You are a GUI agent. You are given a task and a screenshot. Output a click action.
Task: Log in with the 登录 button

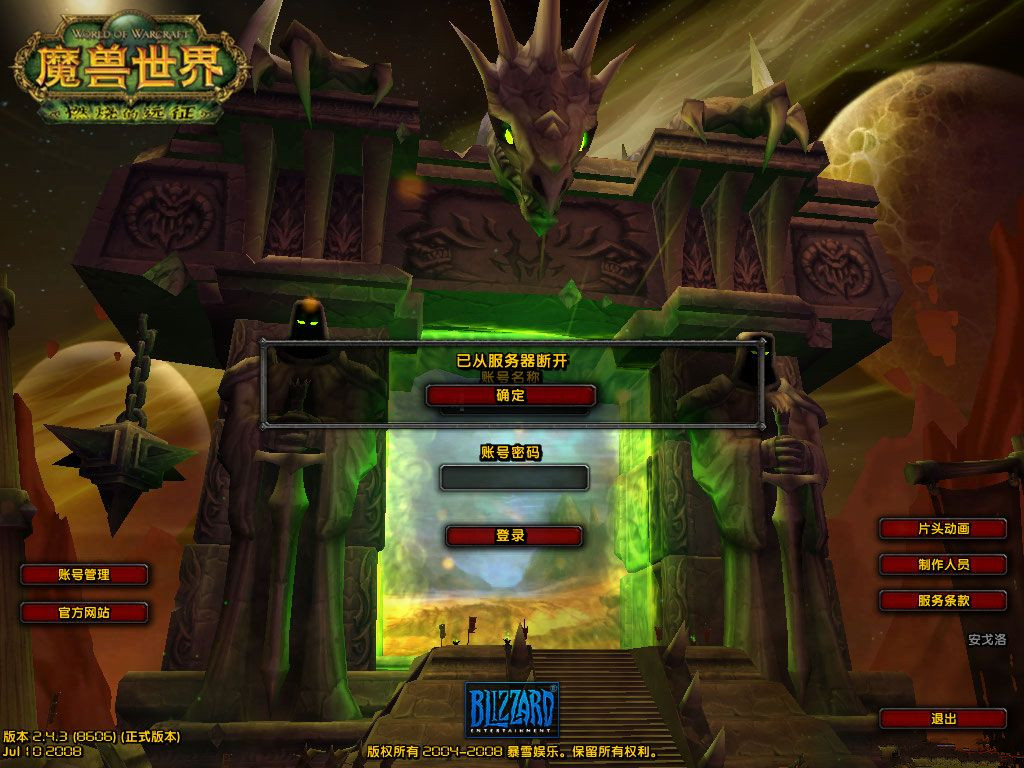[x=513, y=535]
